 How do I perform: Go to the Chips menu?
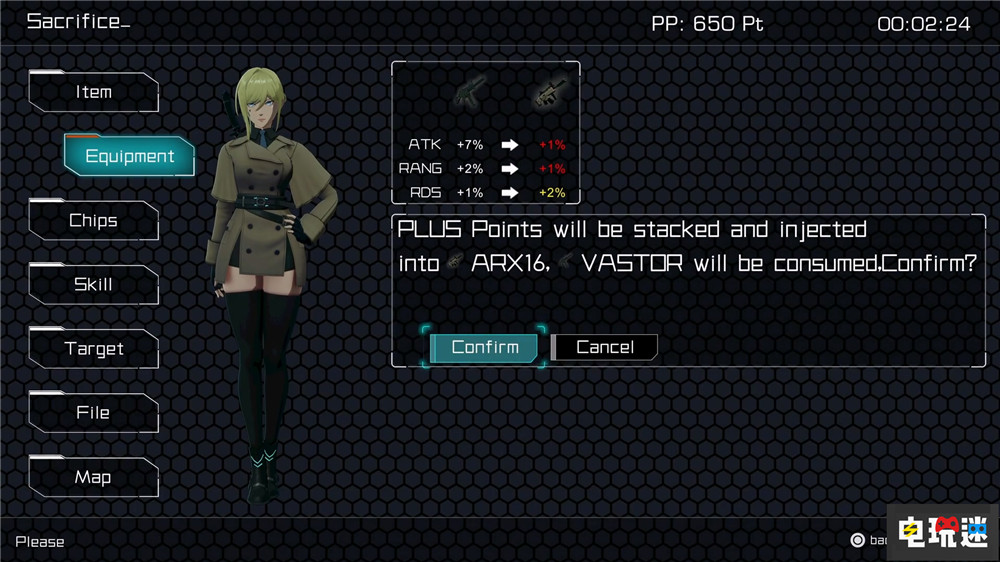coord(94,221)
